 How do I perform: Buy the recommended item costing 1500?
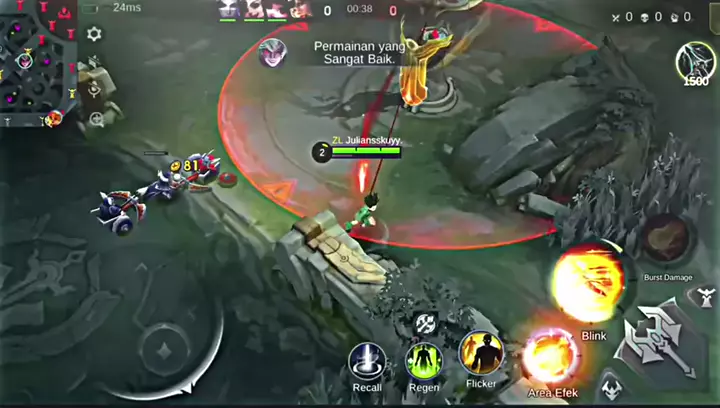click(x=695, y=62)
